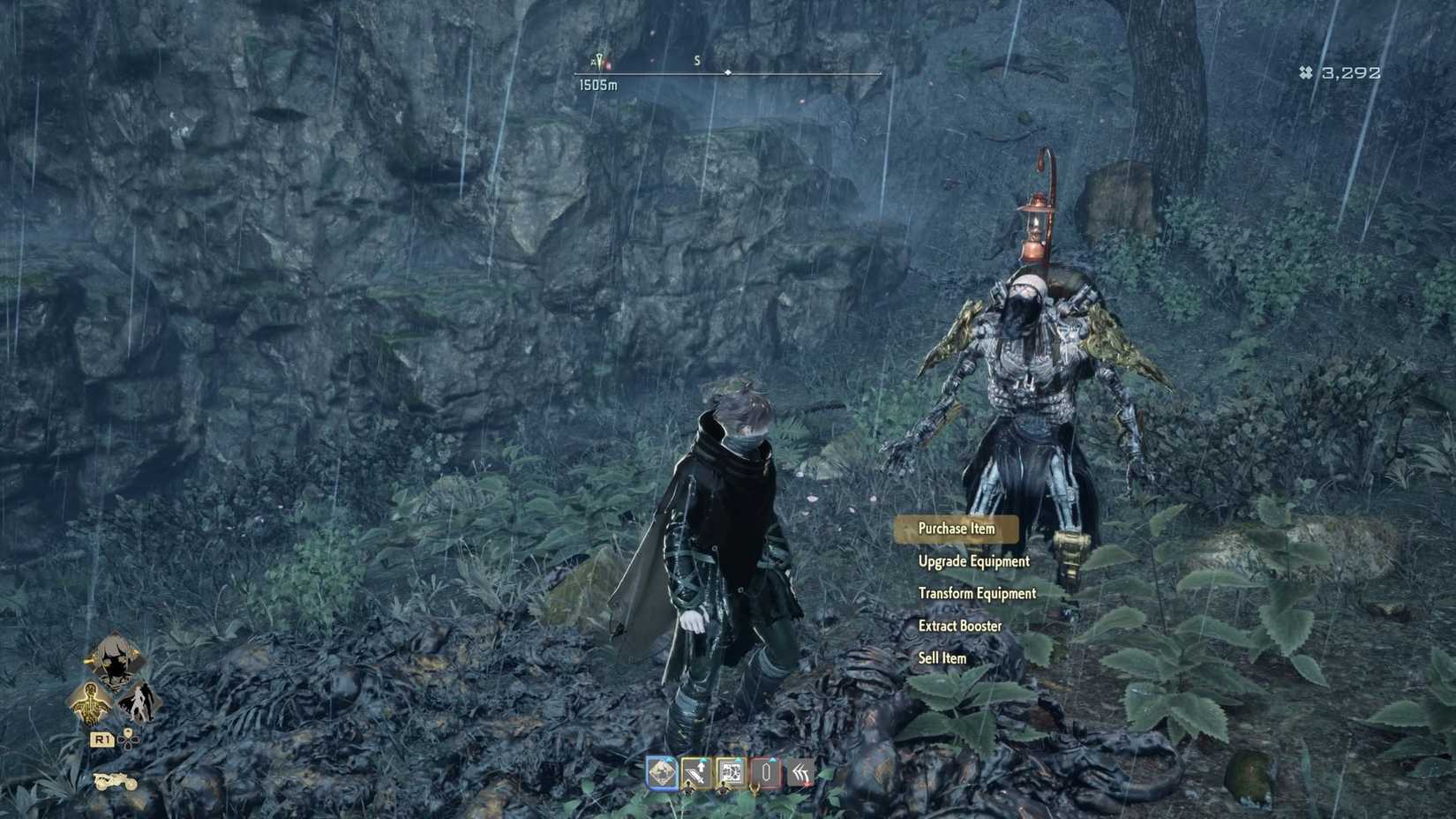Click the R1 button prompt
Screen dimensions: 1456x819
pyautogui.click(x=103, y=740)
